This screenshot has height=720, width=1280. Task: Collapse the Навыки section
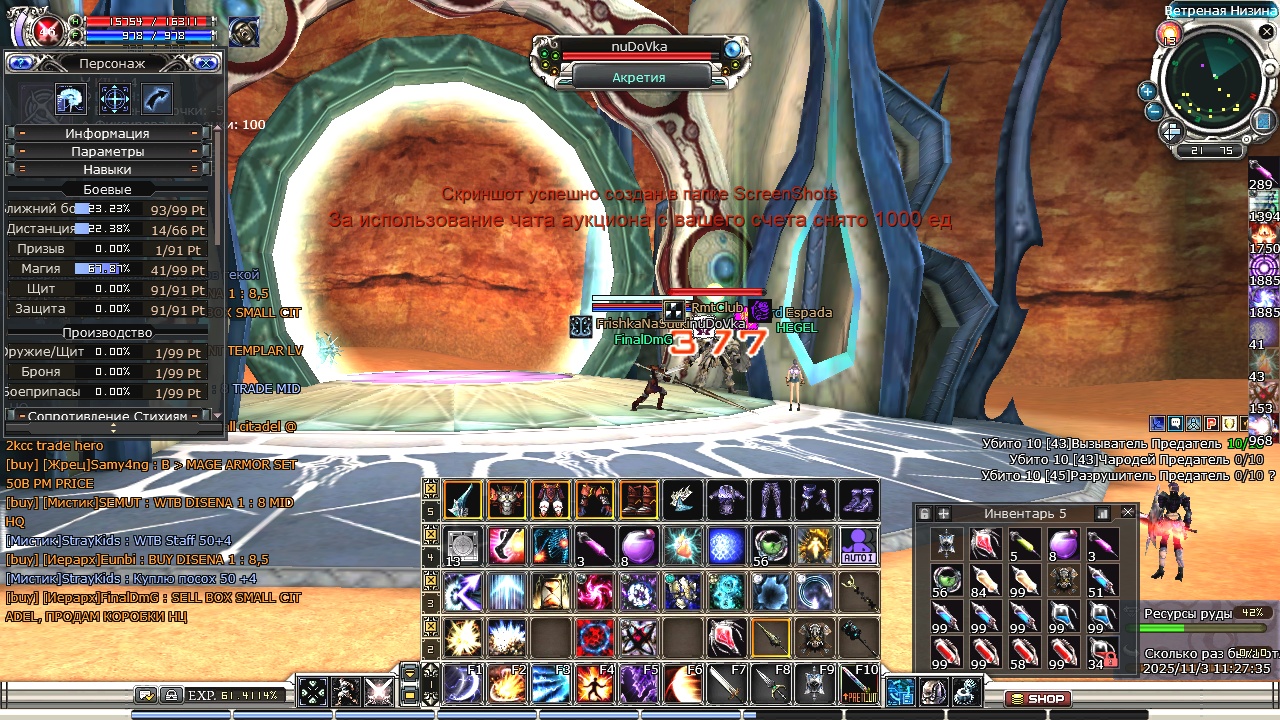pos(108,170)
